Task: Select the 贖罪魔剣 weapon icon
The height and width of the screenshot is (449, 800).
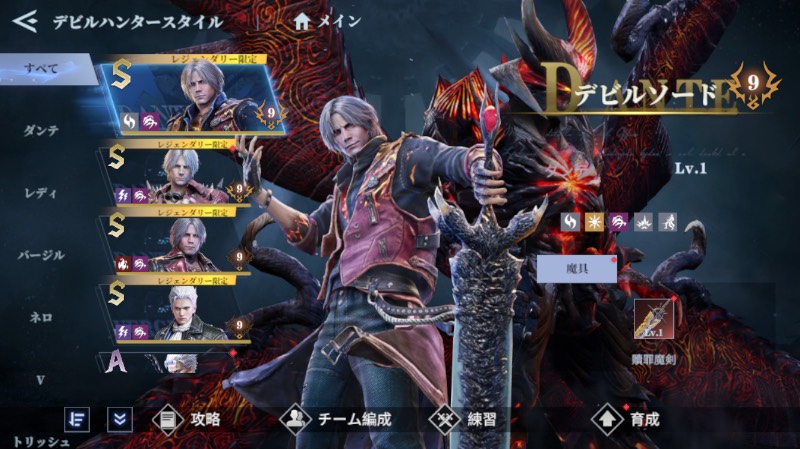Action: point(654,320)
